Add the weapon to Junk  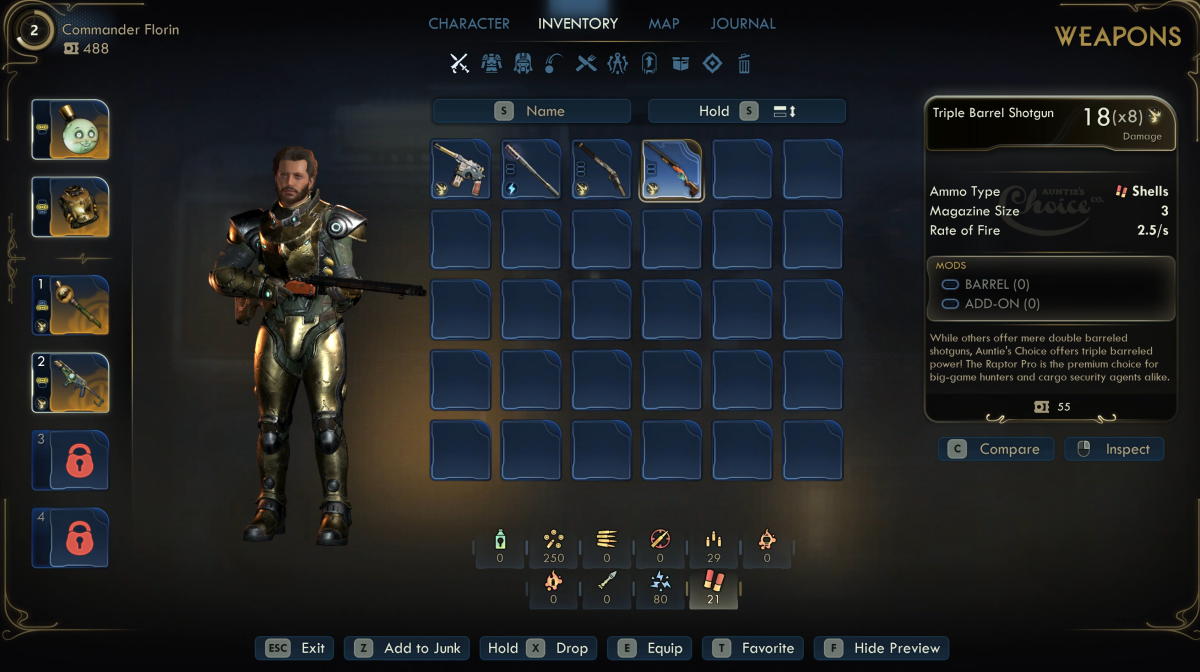[x=407, y=648]
